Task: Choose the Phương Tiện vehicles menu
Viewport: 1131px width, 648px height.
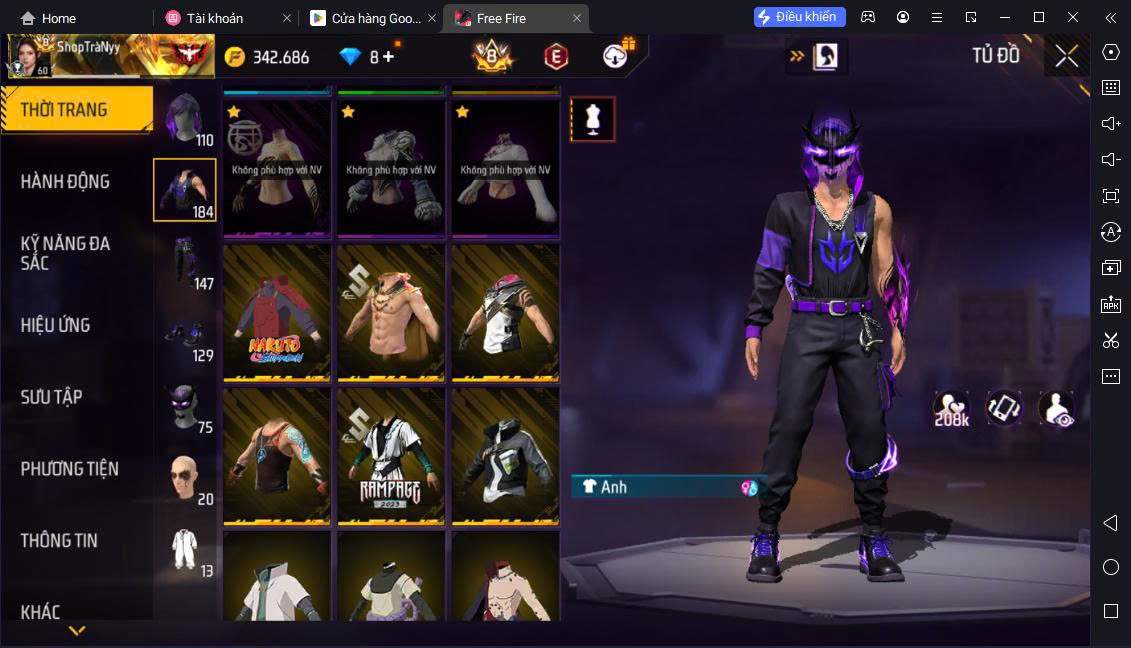Action: point(69,469)
